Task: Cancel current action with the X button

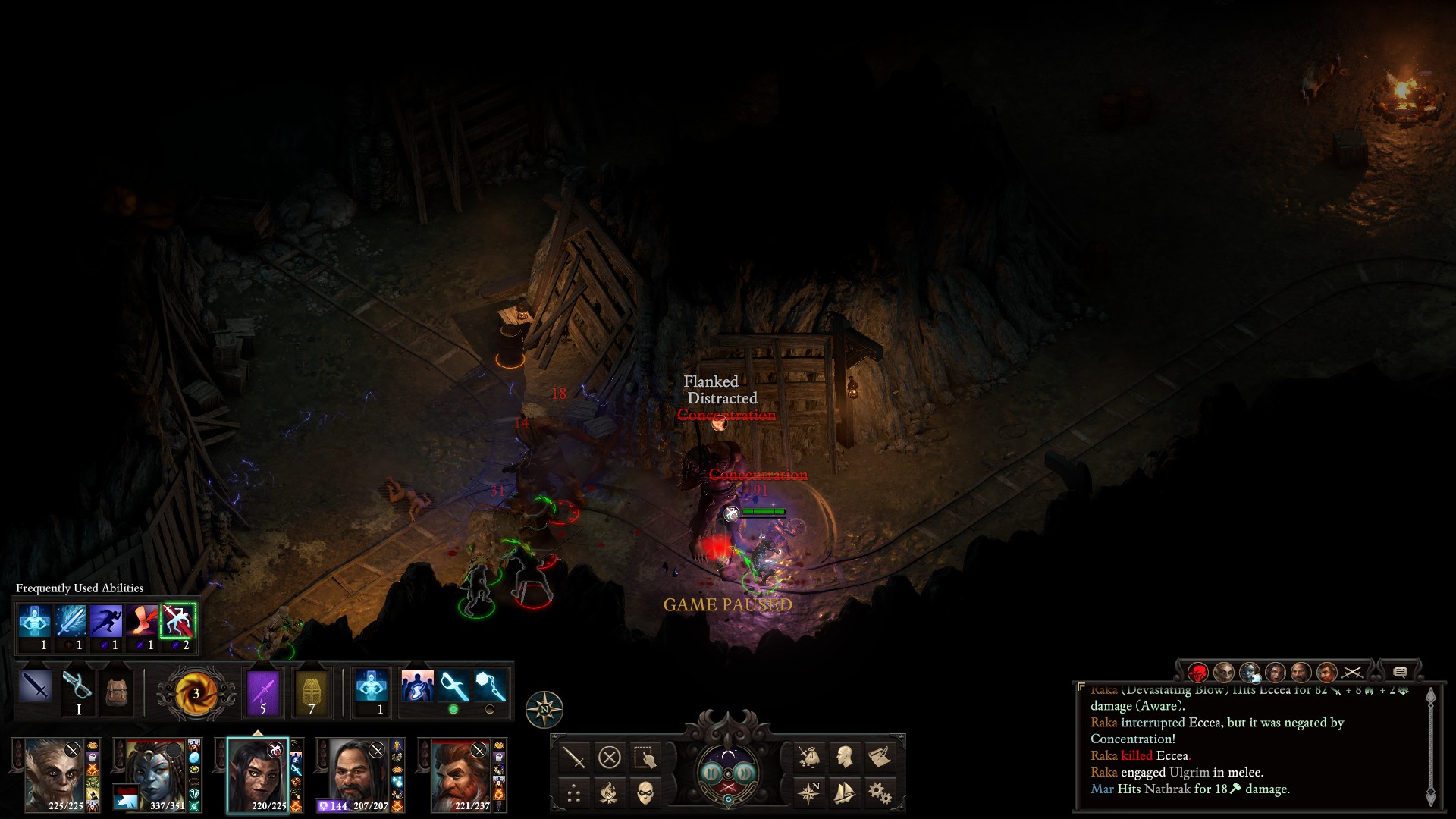Action: pyautogui.click(x=609, y=757)
